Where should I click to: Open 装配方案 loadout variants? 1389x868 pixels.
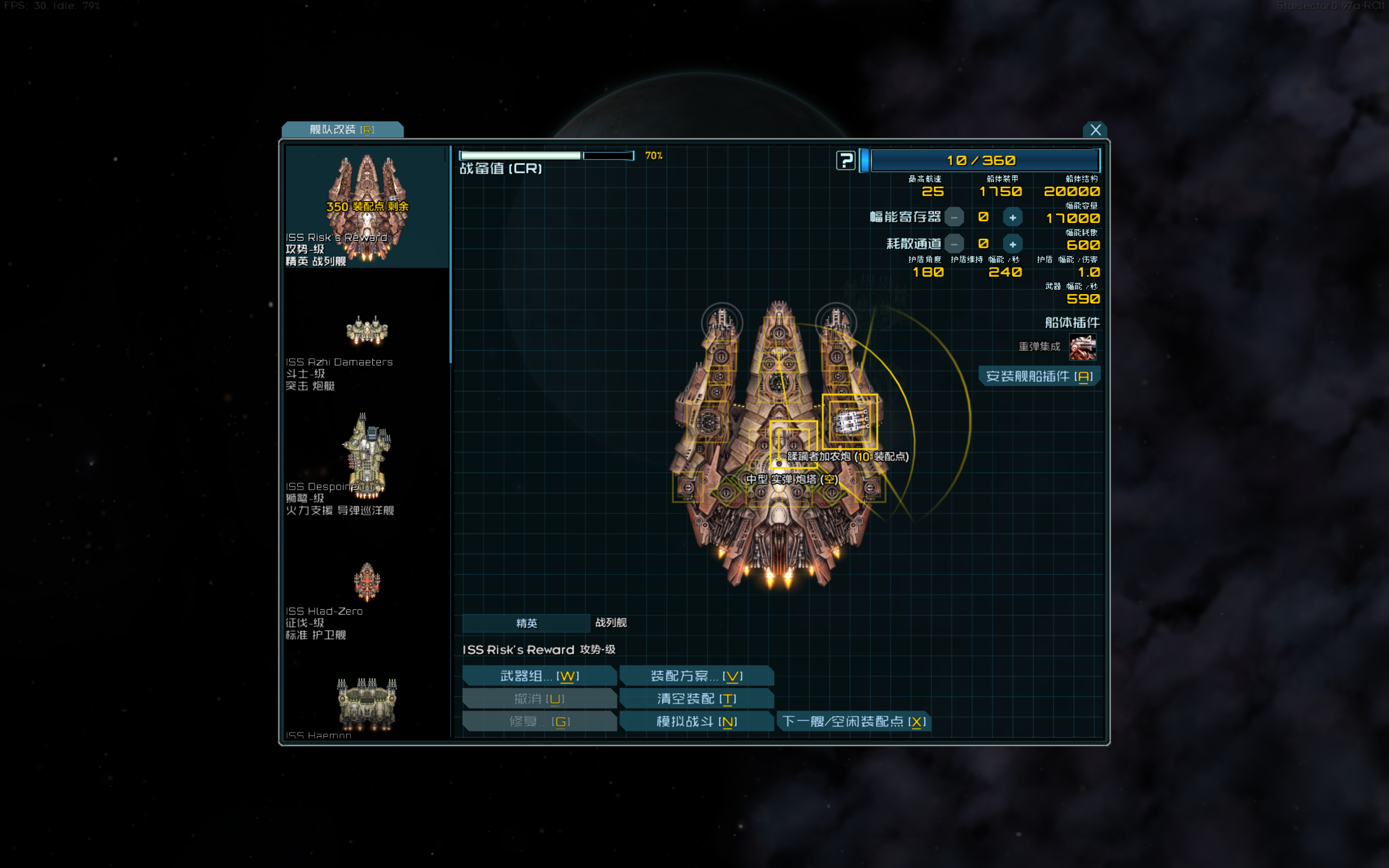[696, 676]
